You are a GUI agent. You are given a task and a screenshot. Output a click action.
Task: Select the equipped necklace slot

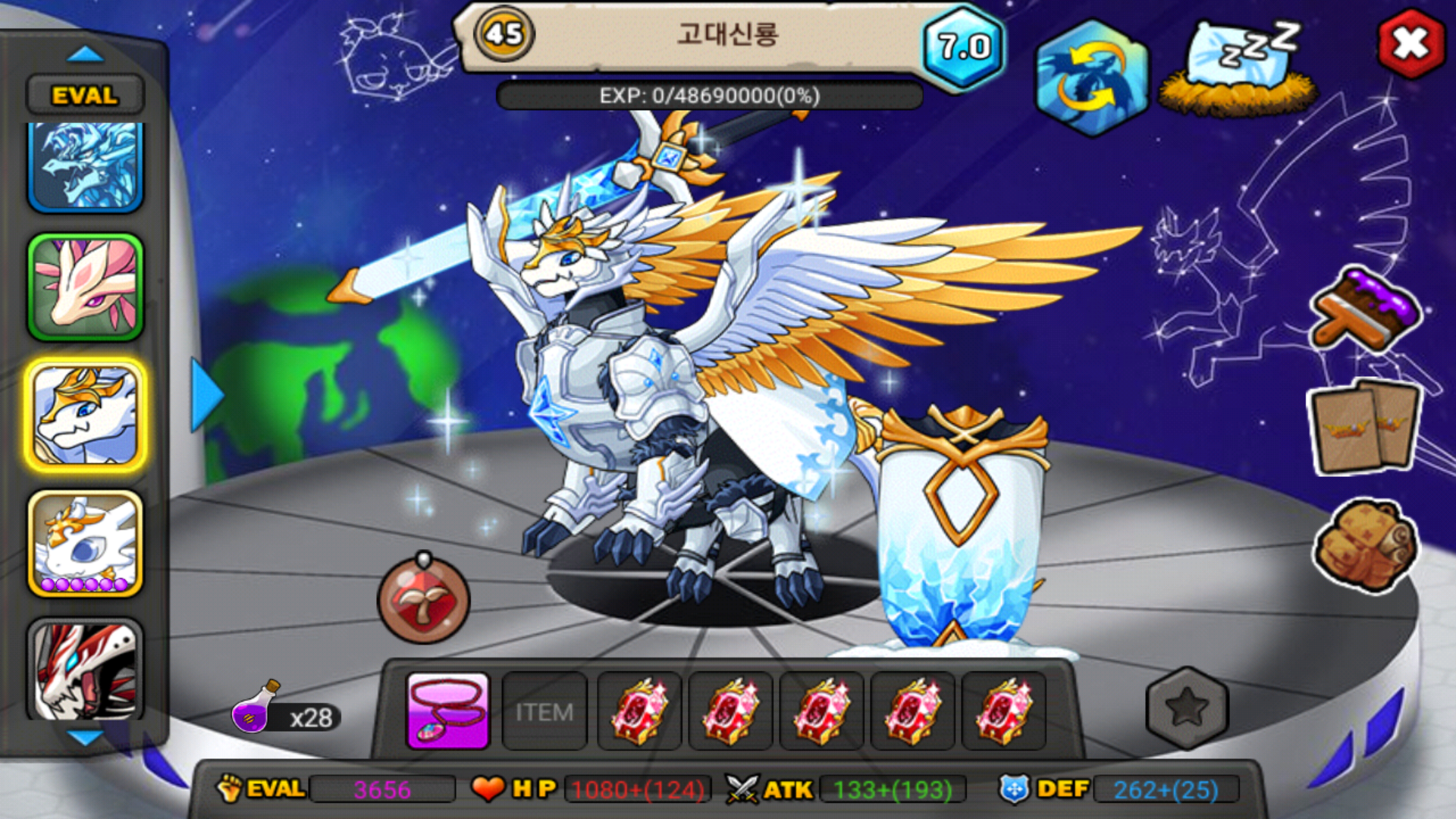pos(447,711)
